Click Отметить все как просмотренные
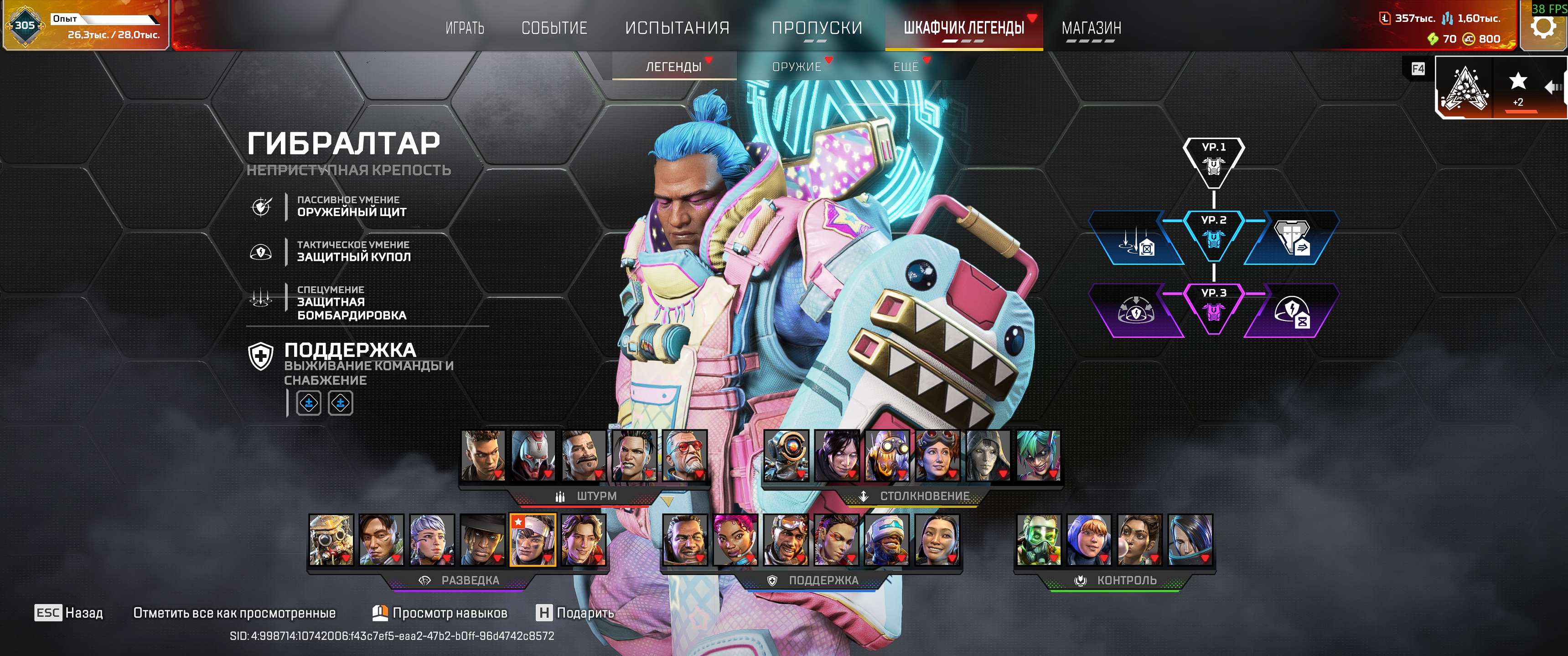The image size is (1568, 656). [x=234, y=614]
